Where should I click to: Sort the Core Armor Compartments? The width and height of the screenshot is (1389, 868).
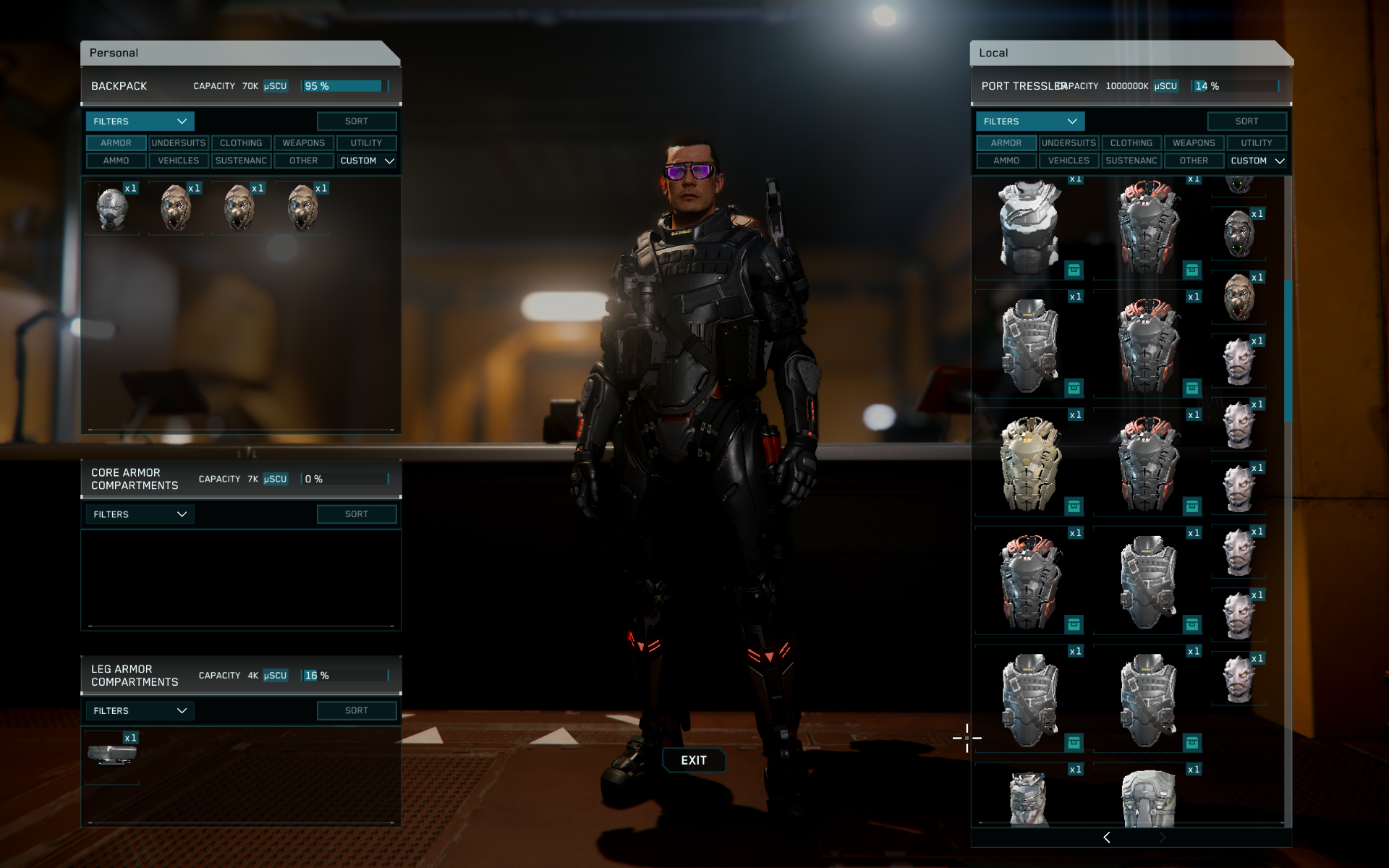click(x=356, y=514)
